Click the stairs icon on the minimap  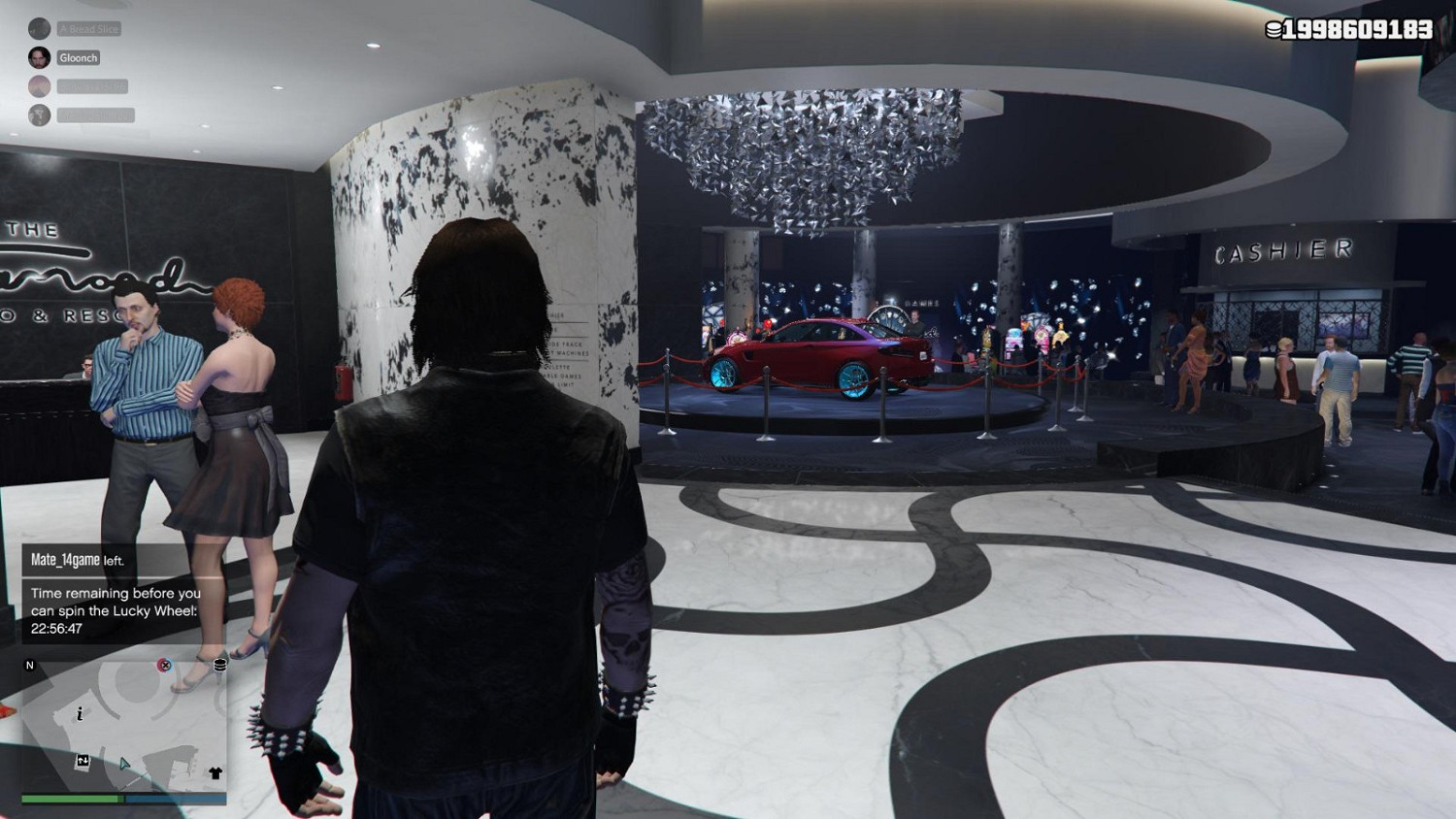[83, 760]
